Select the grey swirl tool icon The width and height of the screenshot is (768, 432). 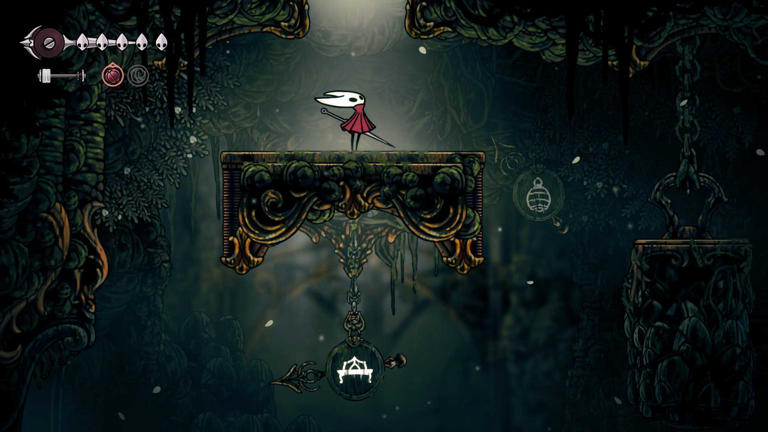coord(138,75)
